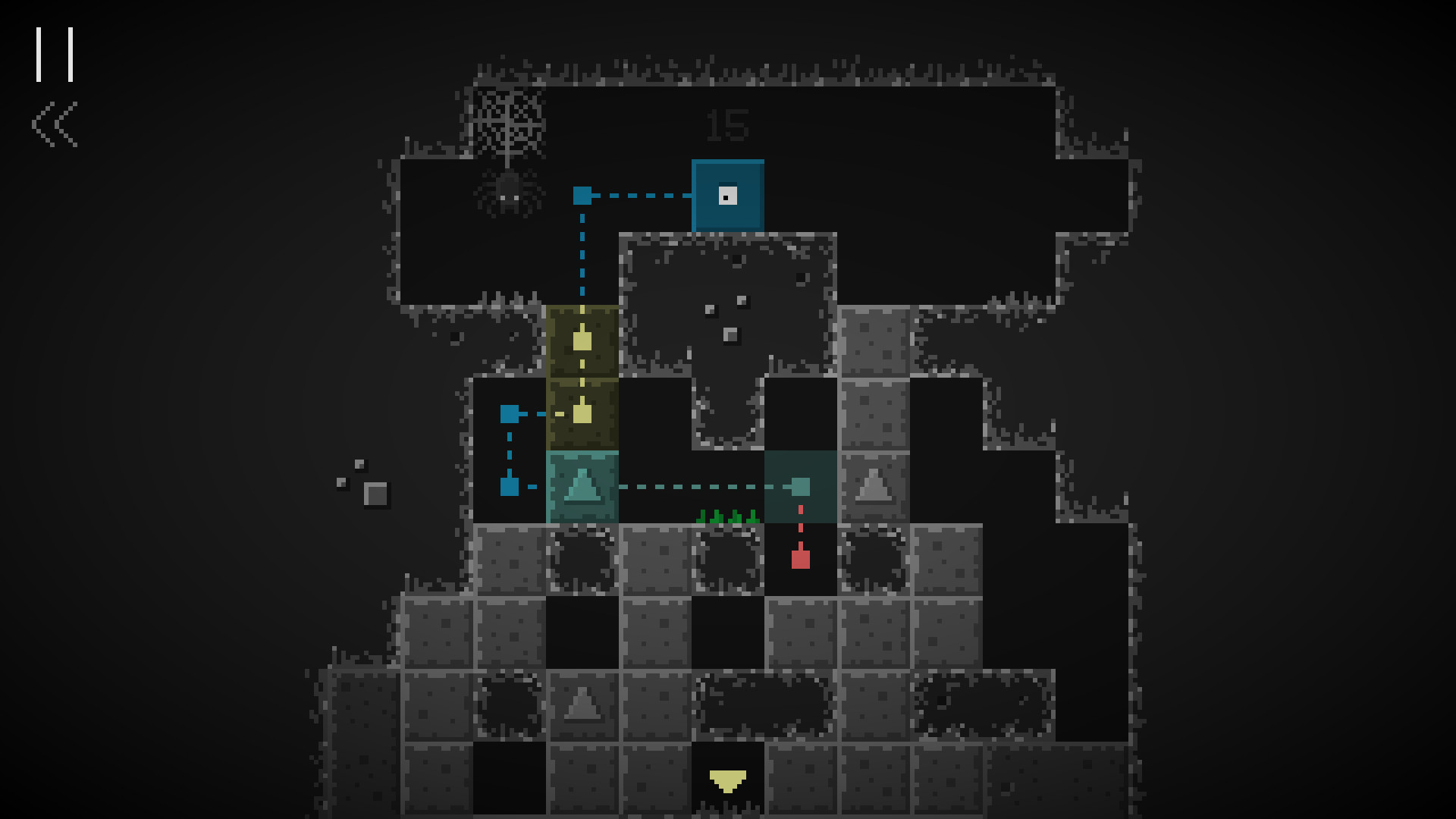Image resolution: width=1456 pixels, height=819 pixels.
Task: Select the blue player block with the eye
Action: (726, 195)
